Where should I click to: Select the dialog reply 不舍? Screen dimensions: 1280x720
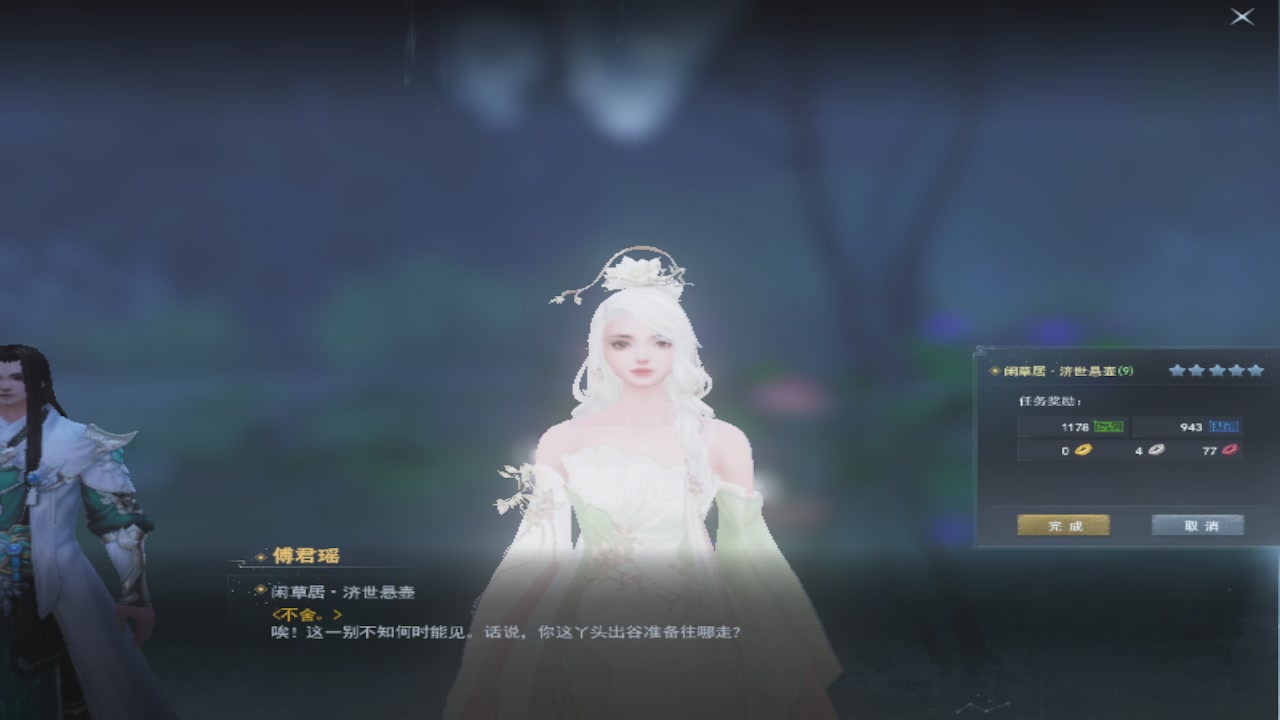coord(307,615)
